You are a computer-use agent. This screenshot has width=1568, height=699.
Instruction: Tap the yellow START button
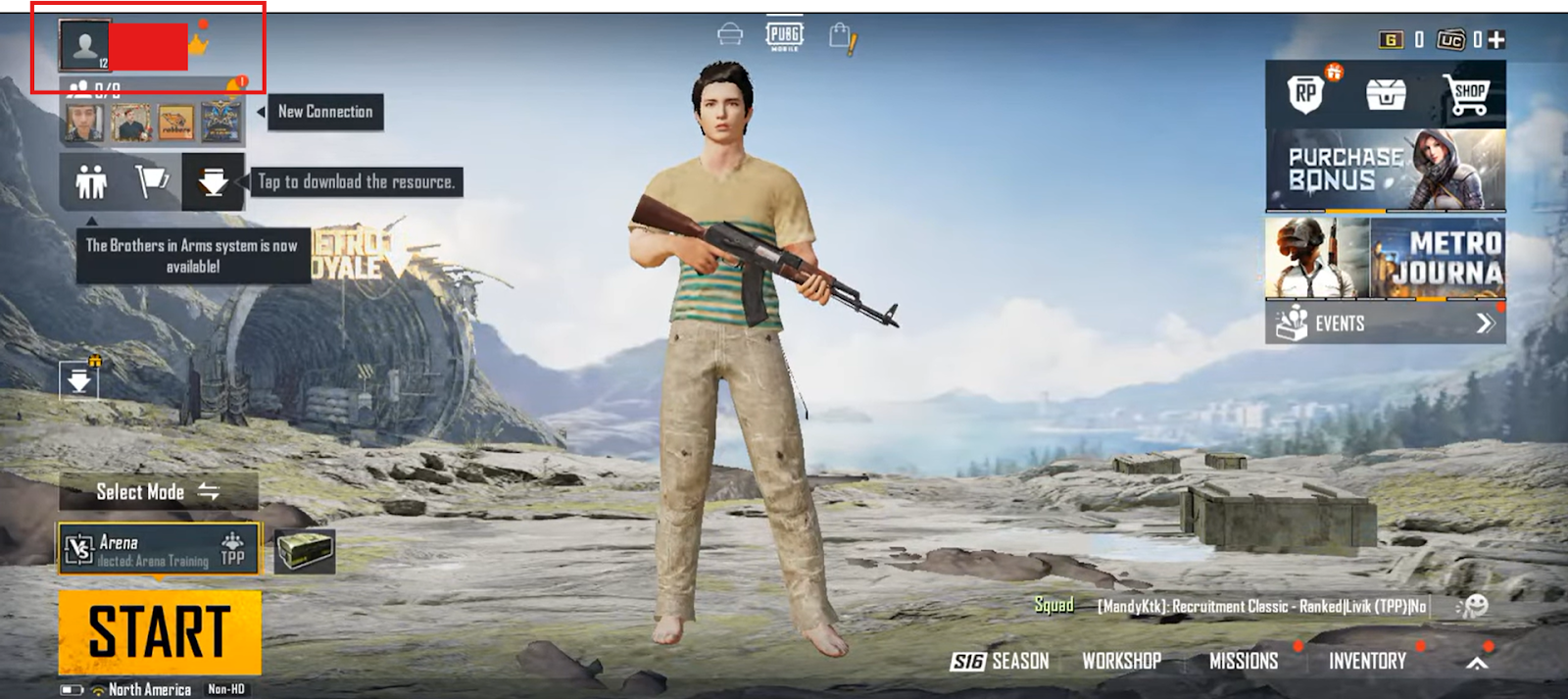tap(160, 631)
